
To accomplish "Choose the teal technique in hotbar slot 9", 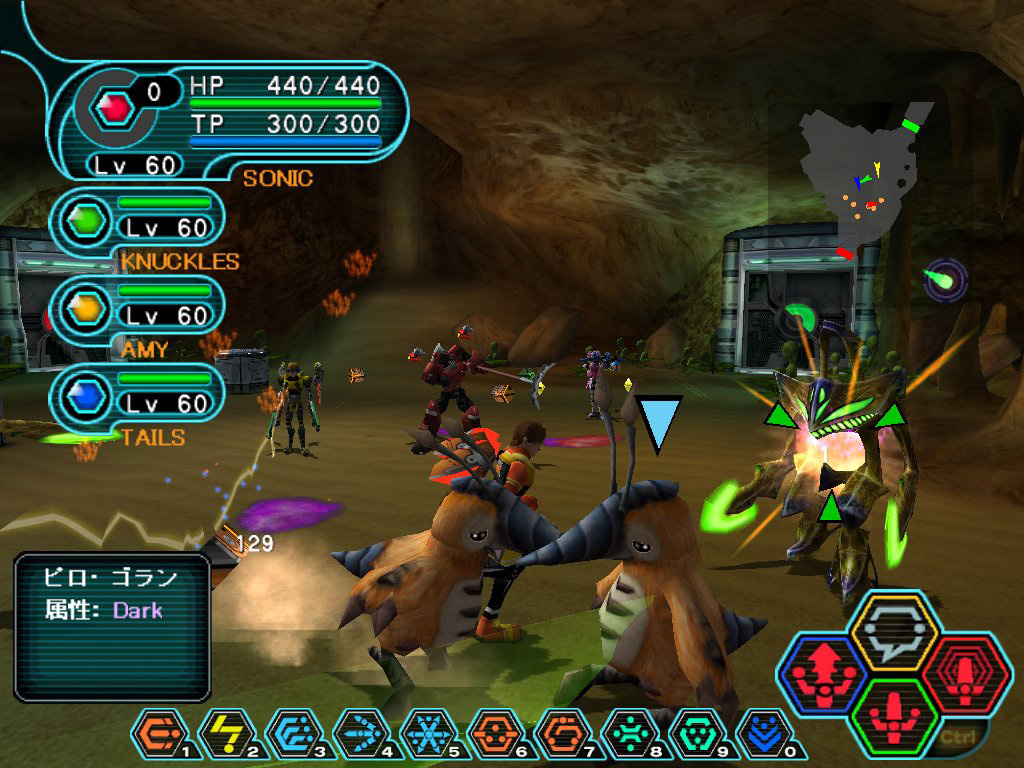I will click(x=697, y=737).
